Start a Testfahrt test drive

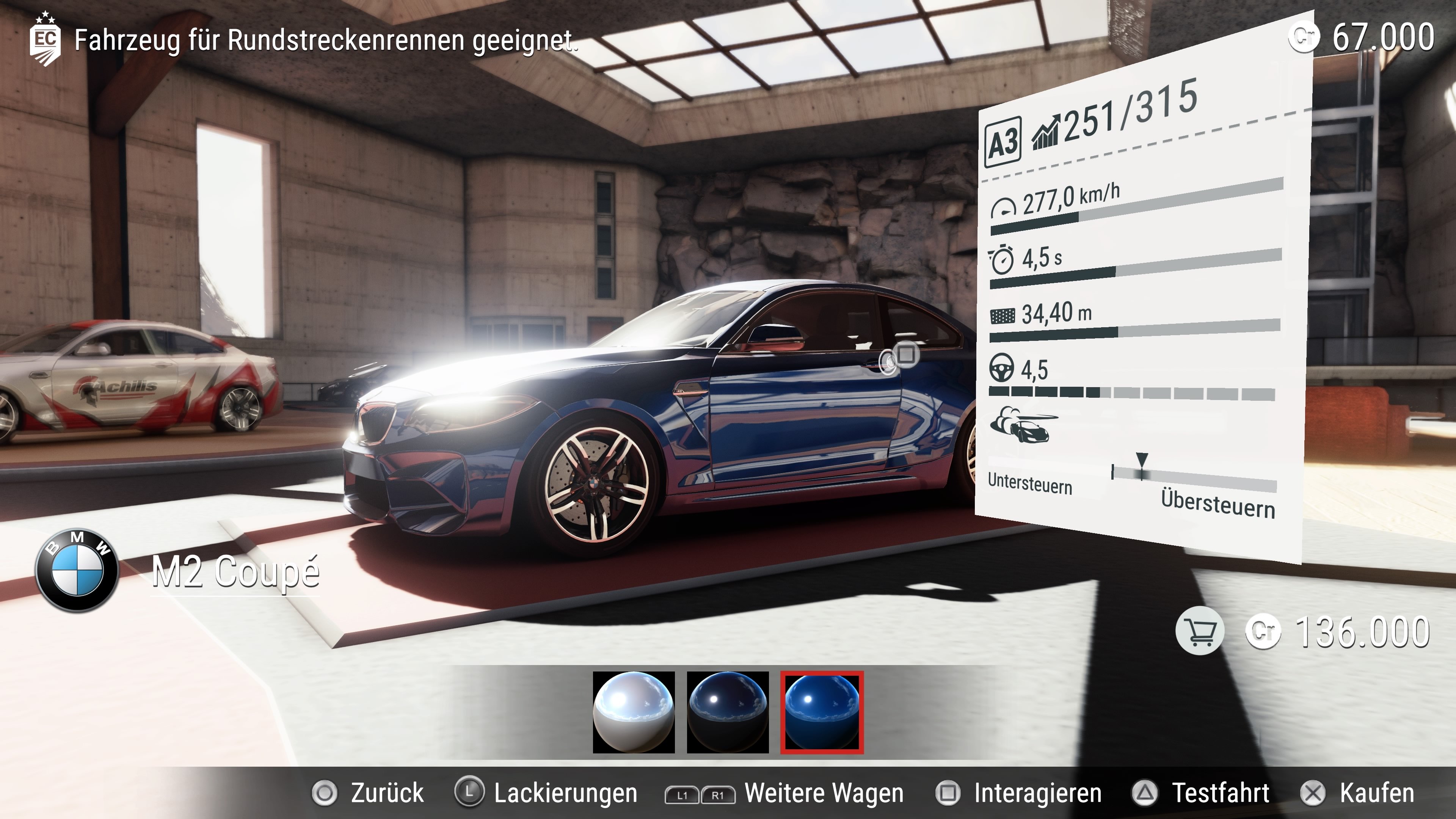(x=1202, y=793)
